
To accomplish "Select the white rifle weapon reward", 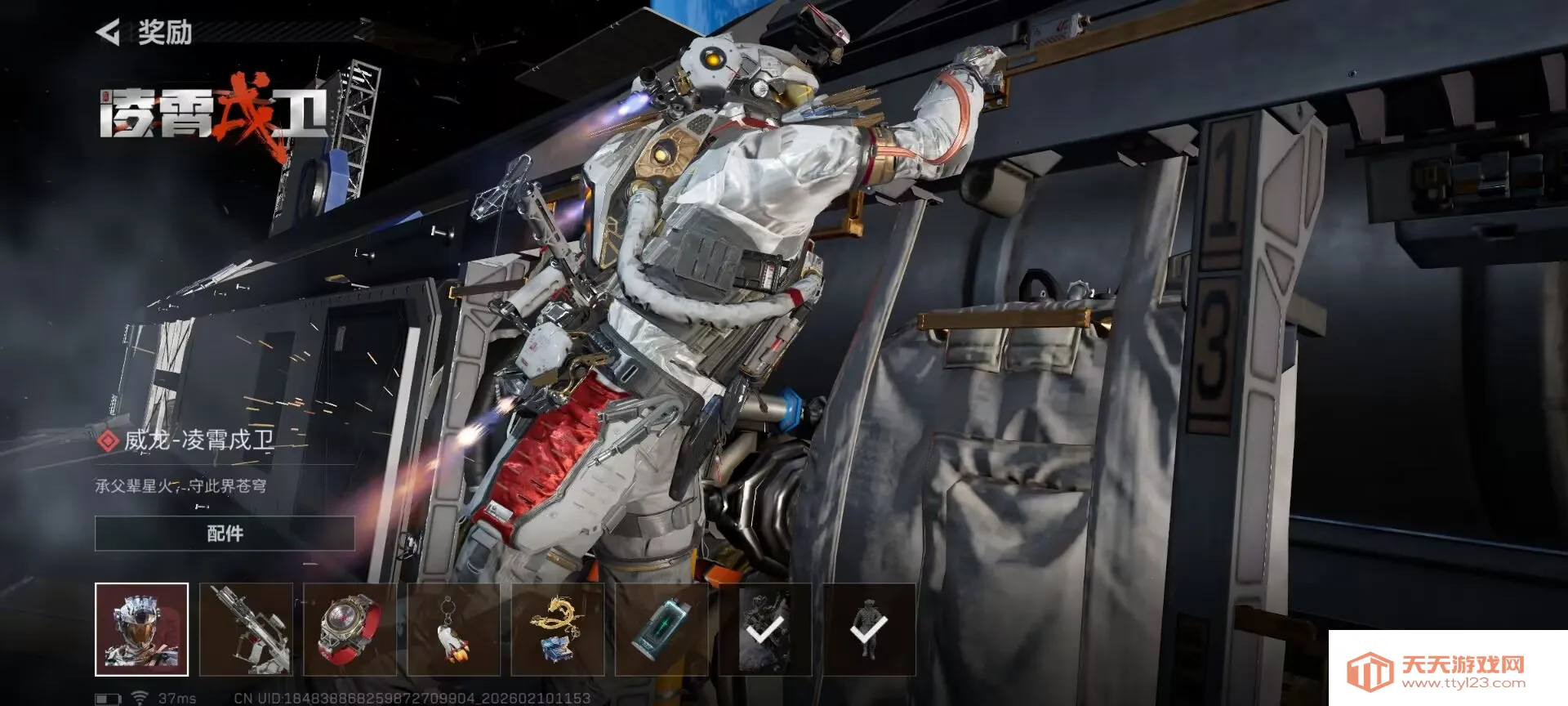I will pyautogui.click(x=246, y=629).
